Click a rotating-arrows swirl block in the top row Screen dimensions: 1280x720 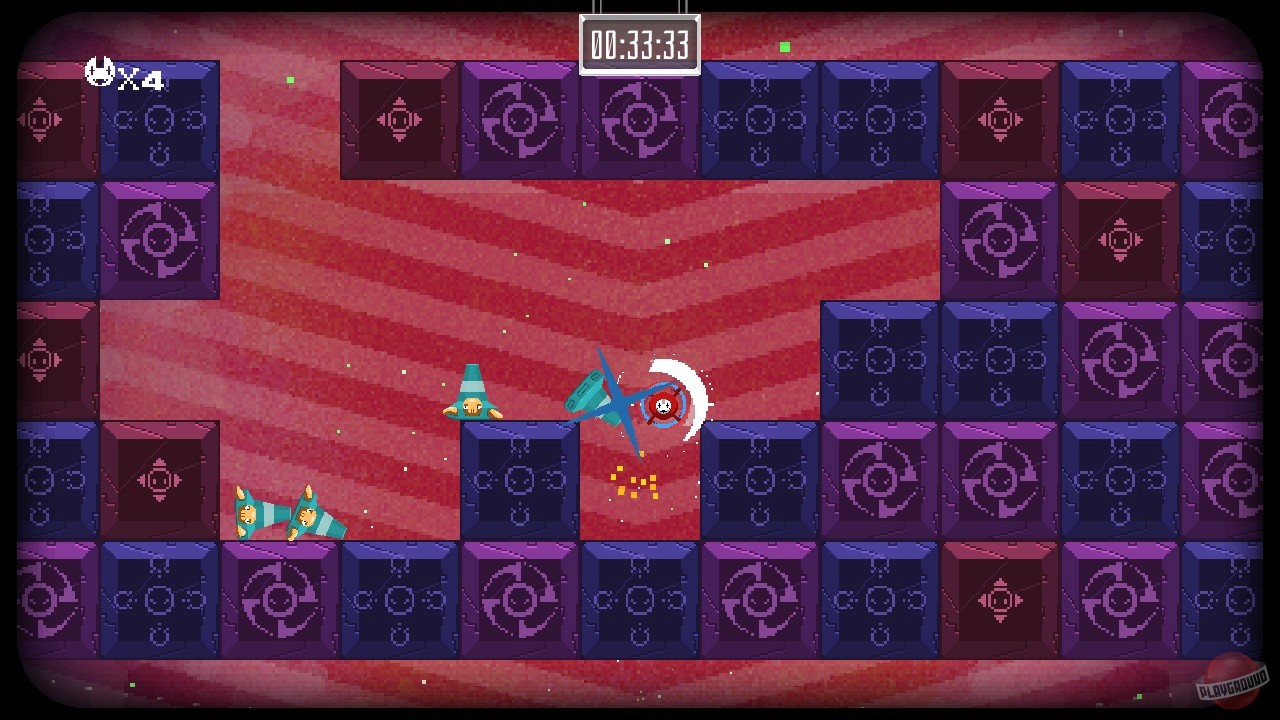(517, 118)
